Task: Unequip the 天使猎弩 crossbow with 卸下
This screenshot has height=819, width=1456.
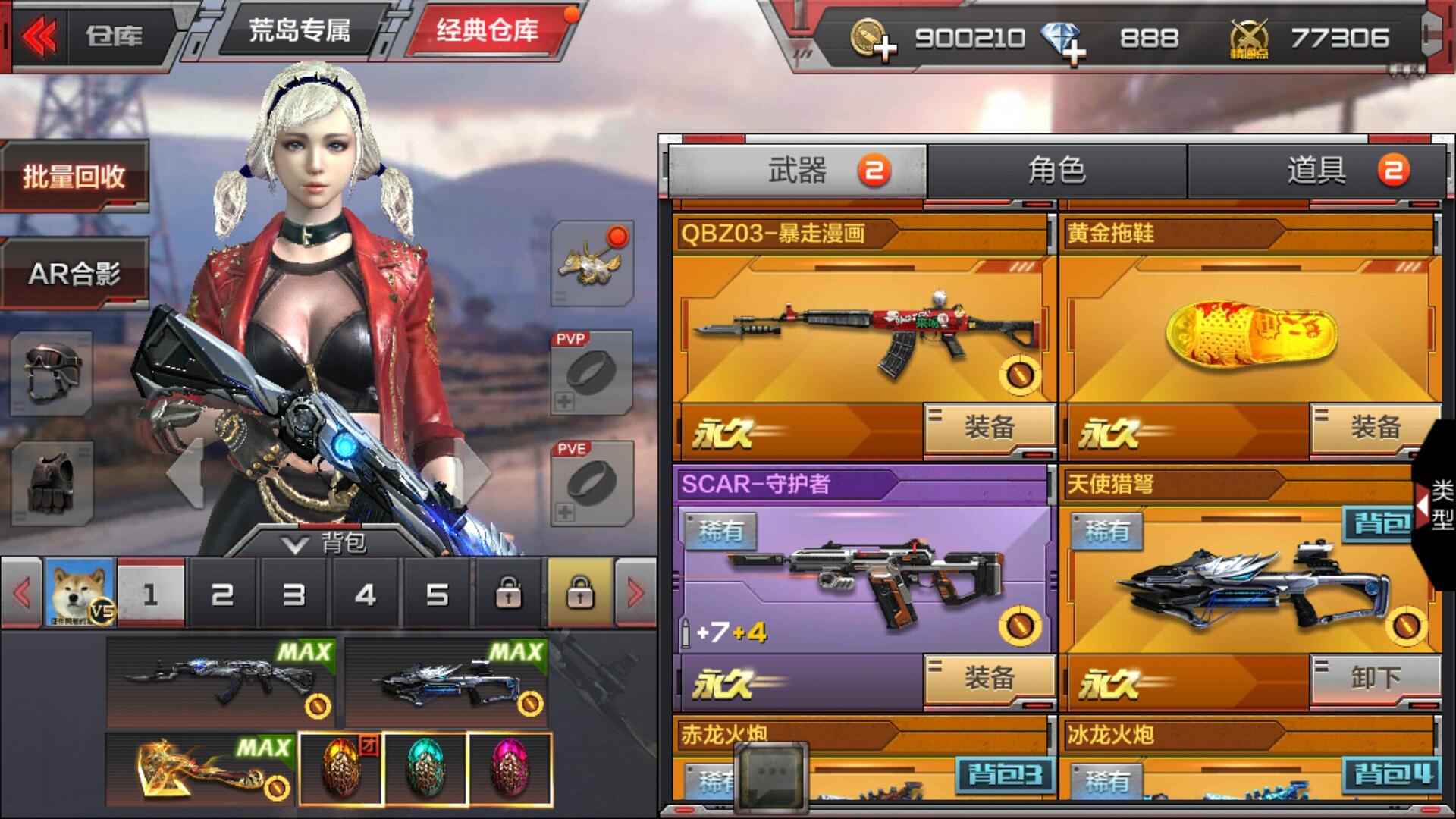Action: (1375, 678)
